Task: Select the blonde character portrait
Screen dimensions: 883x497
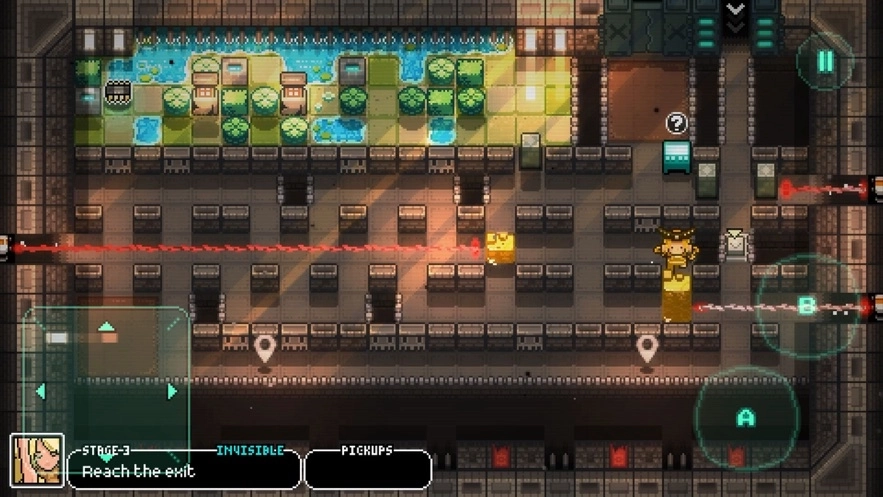Action: tap(37, 461)
